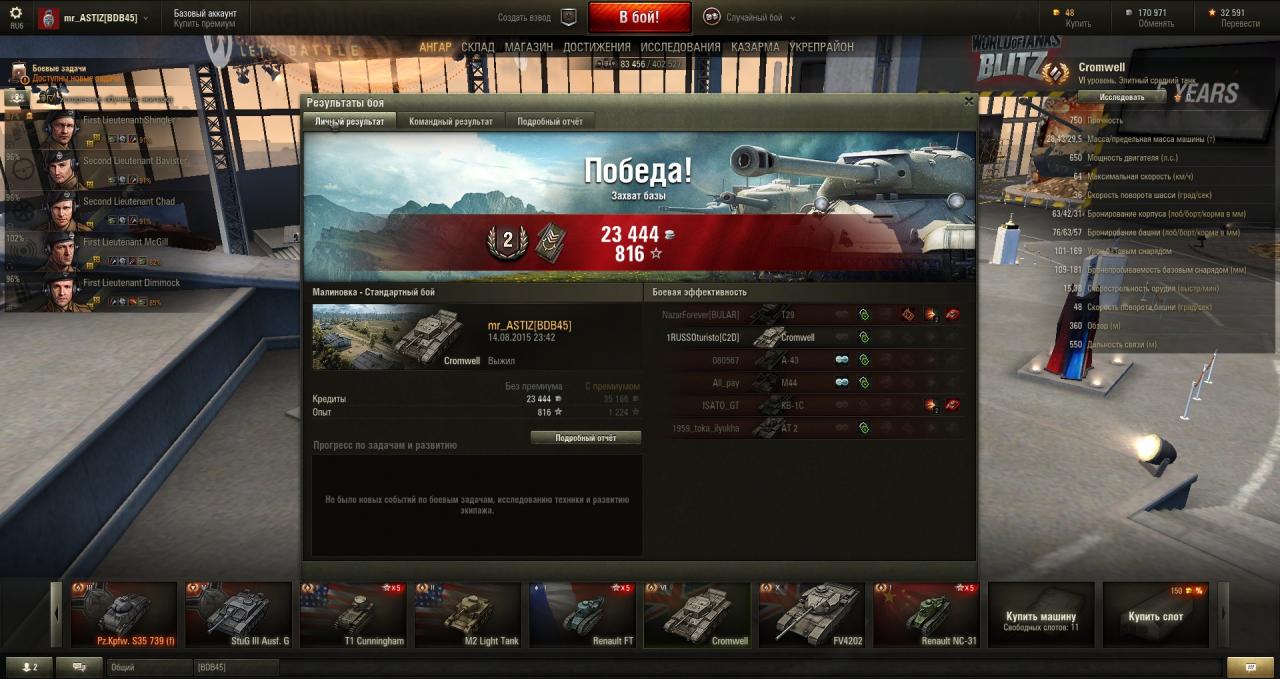Switch to the "Командный результат" tab
This screenshot has width=1280, height=679.
coord(450,121)
